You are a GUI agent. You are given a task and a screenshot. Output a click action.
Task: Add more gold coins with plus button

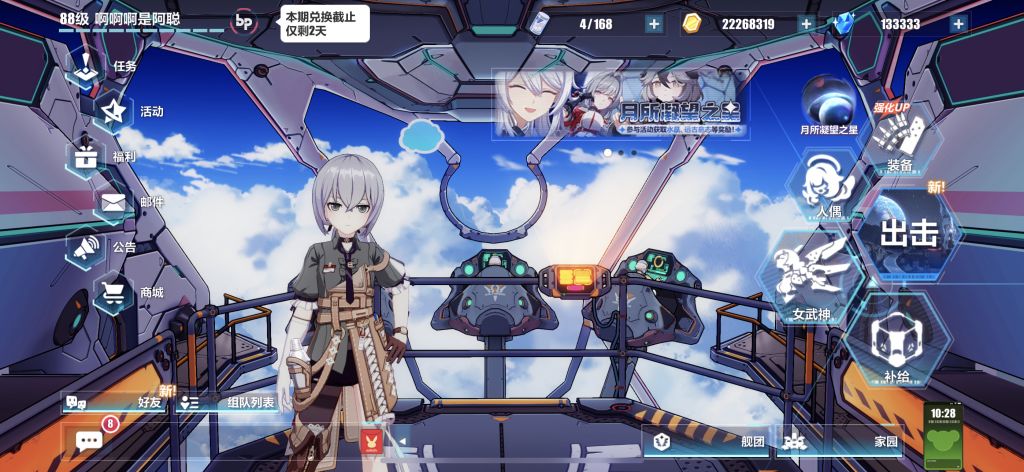tap(806, 24)
